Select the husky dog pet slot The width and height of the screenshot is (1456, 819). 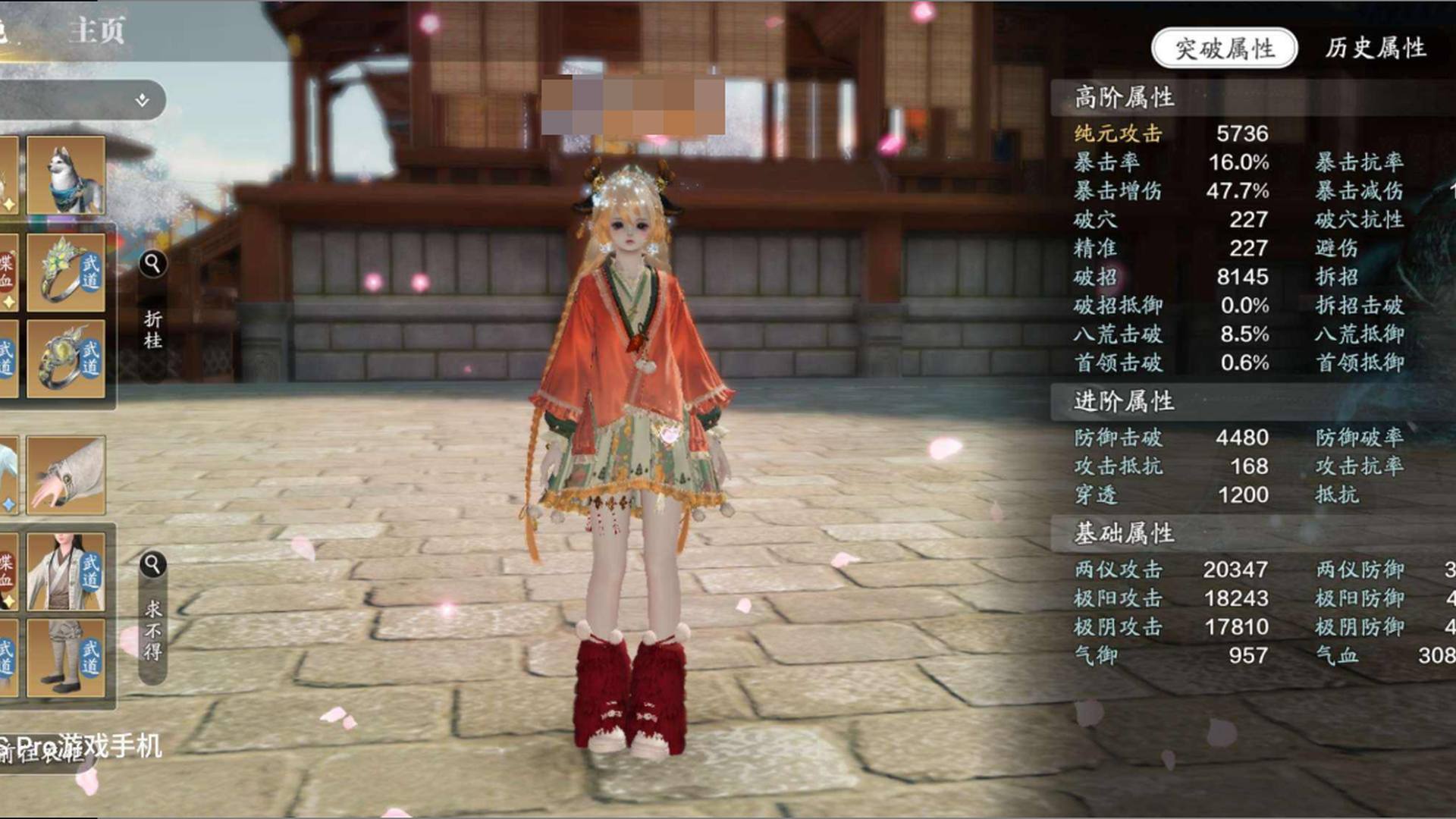[x=66, y=176]
